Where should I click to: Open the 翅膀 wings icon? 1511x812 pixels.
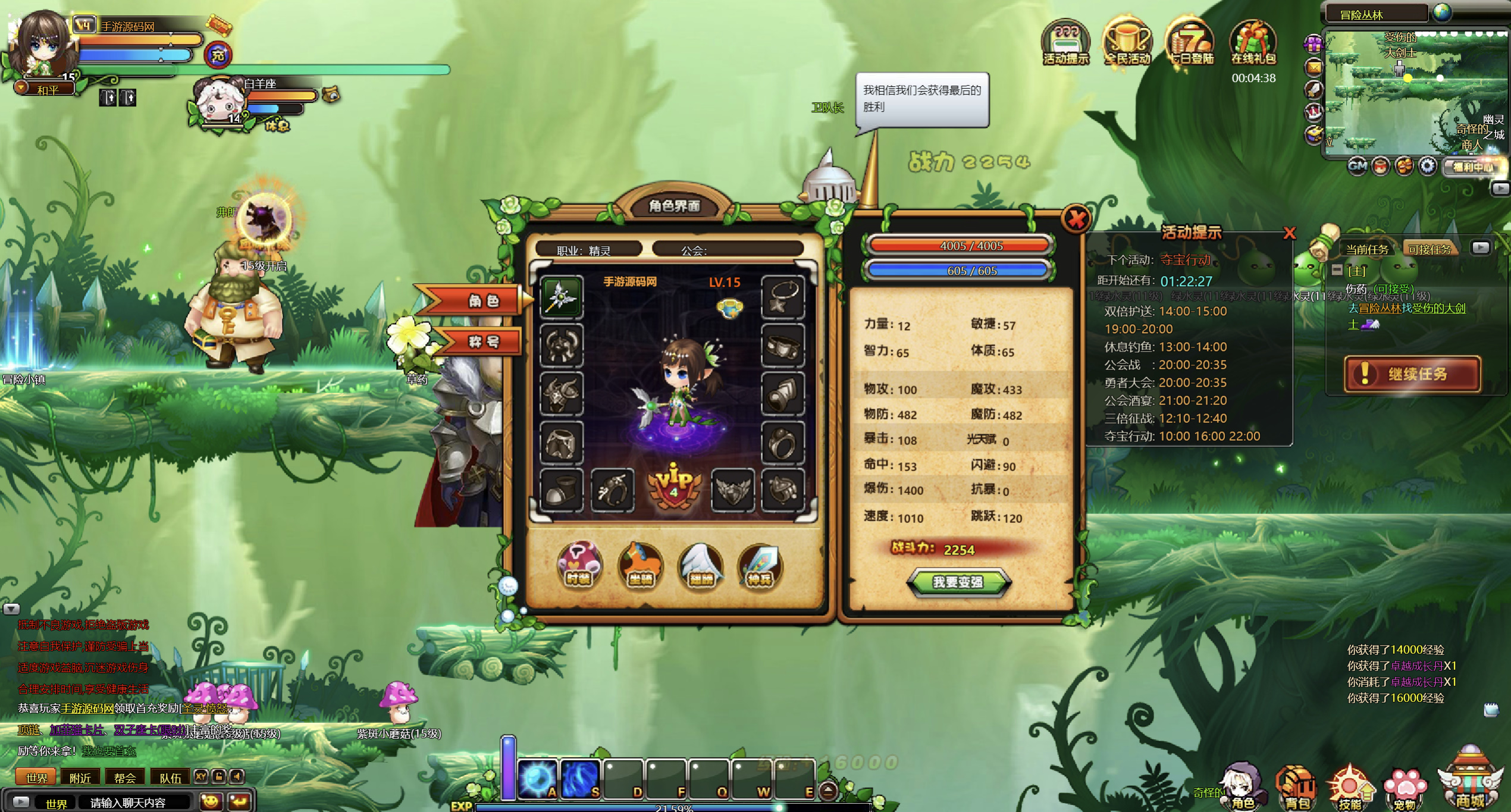point(701,565)
